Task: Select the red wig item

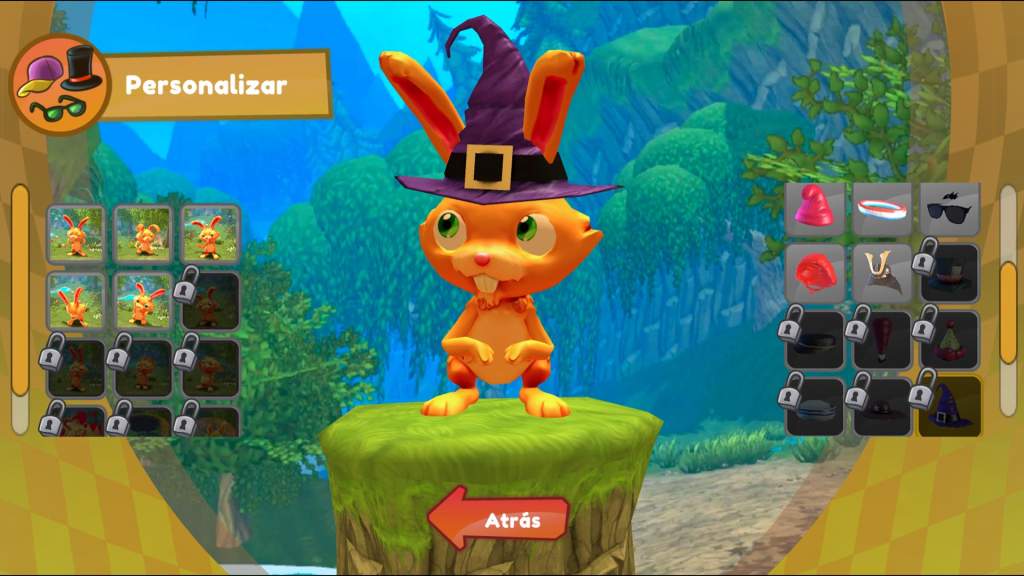Action: pos(815,272)
